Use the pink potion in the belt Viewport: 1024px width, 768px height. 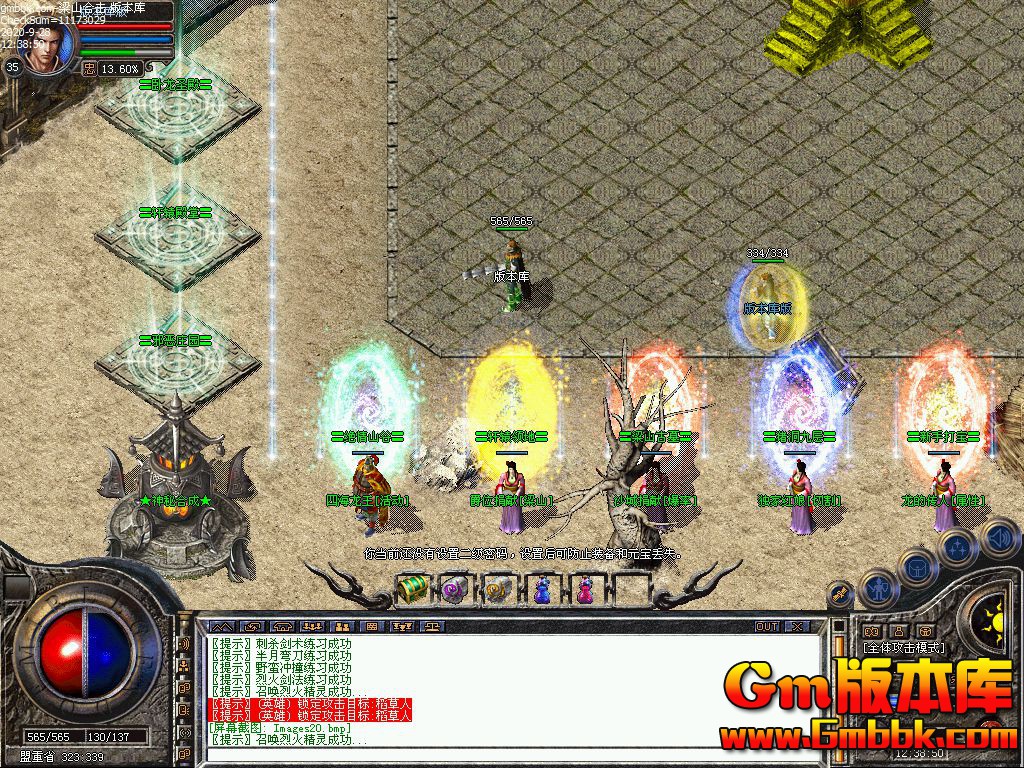coord(585,590)
